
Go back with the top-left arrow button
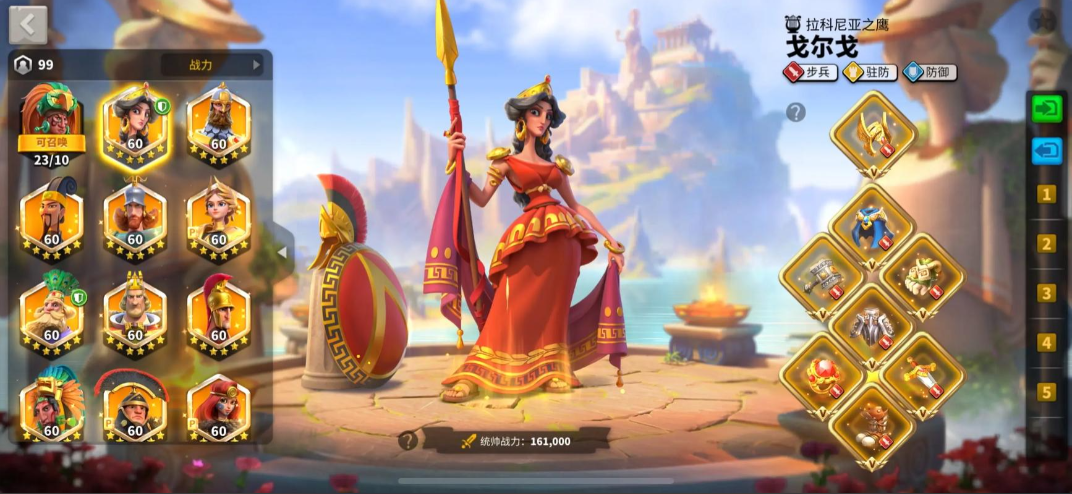(28, 25)
